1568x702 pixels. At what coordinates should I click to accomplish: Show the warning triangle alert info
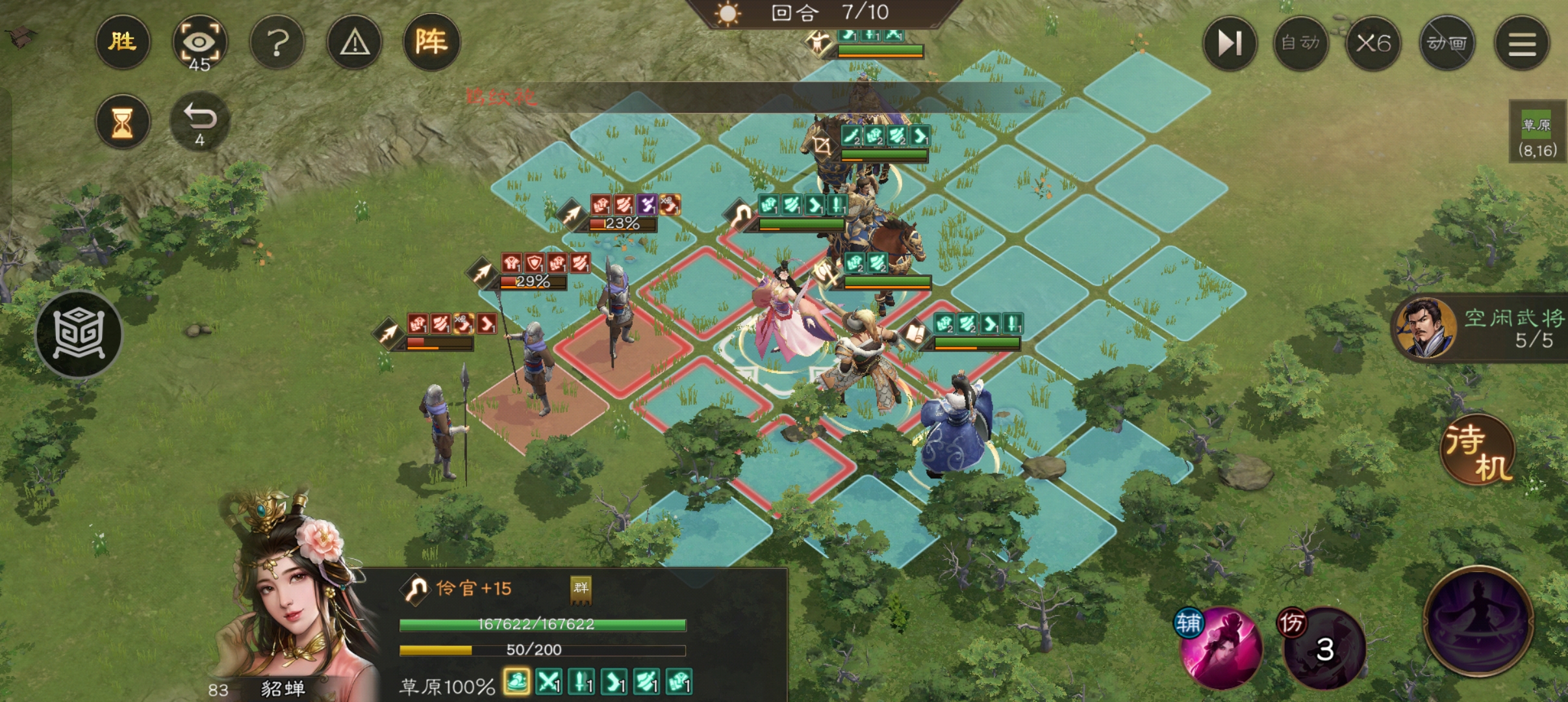pos(355,43)
